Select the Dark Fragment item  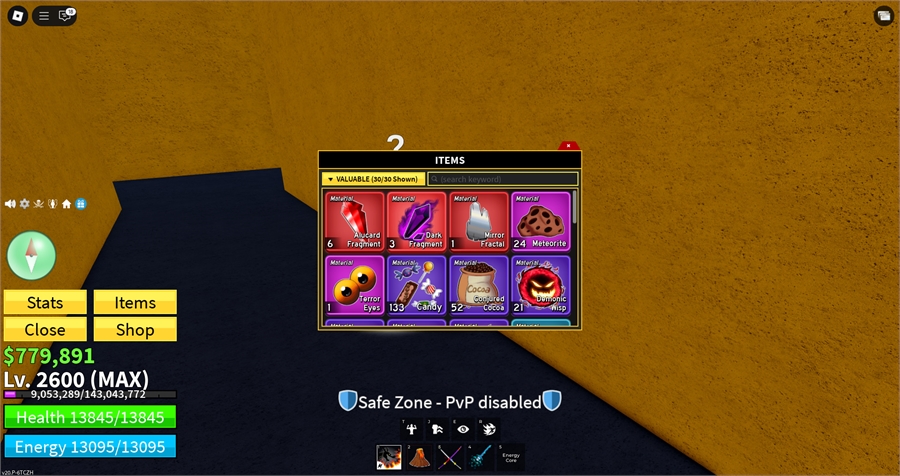click(416, 221)
